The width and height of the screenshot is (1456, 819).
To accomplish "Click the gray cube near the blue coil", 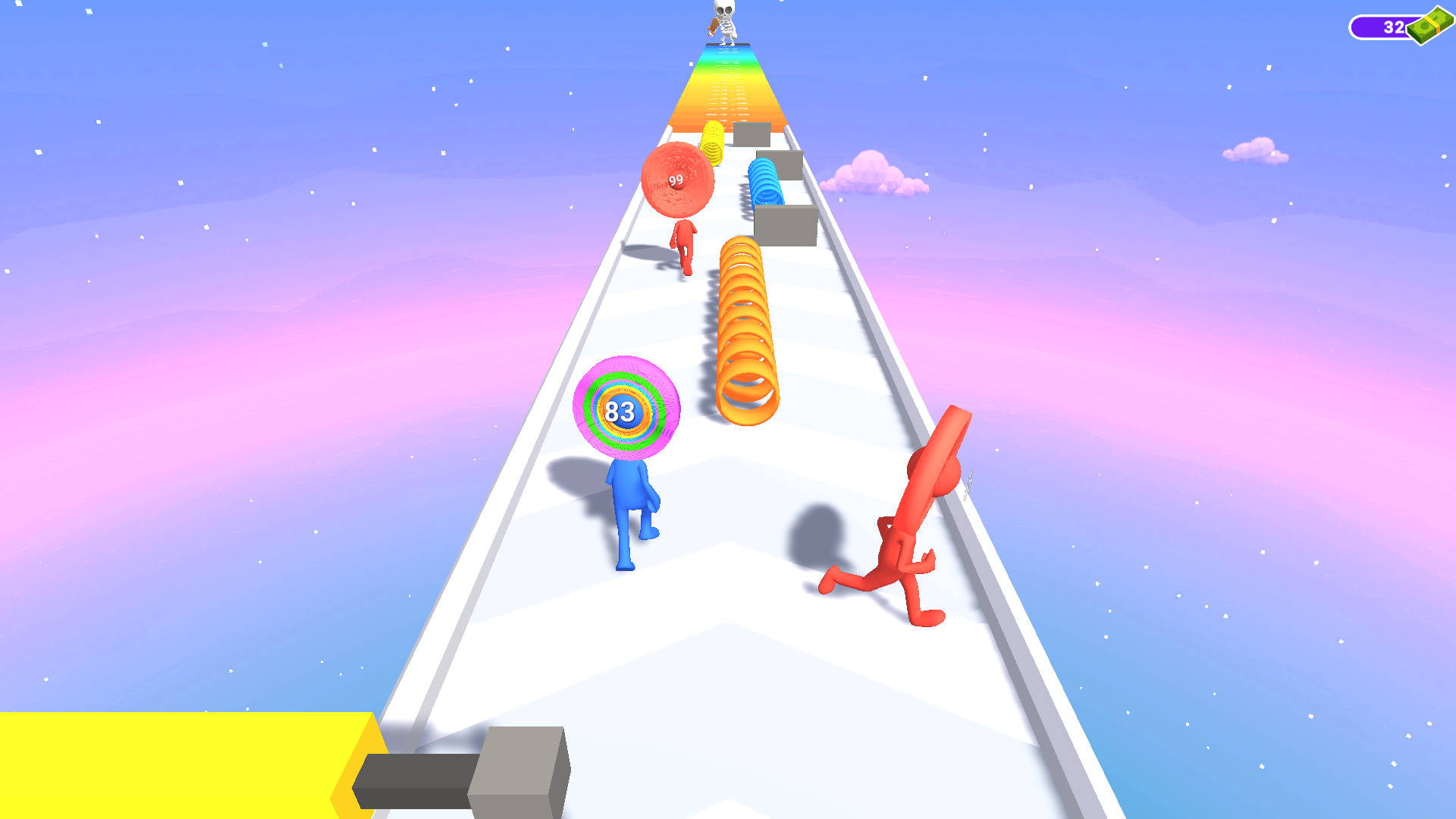I will tap(785, 224).
